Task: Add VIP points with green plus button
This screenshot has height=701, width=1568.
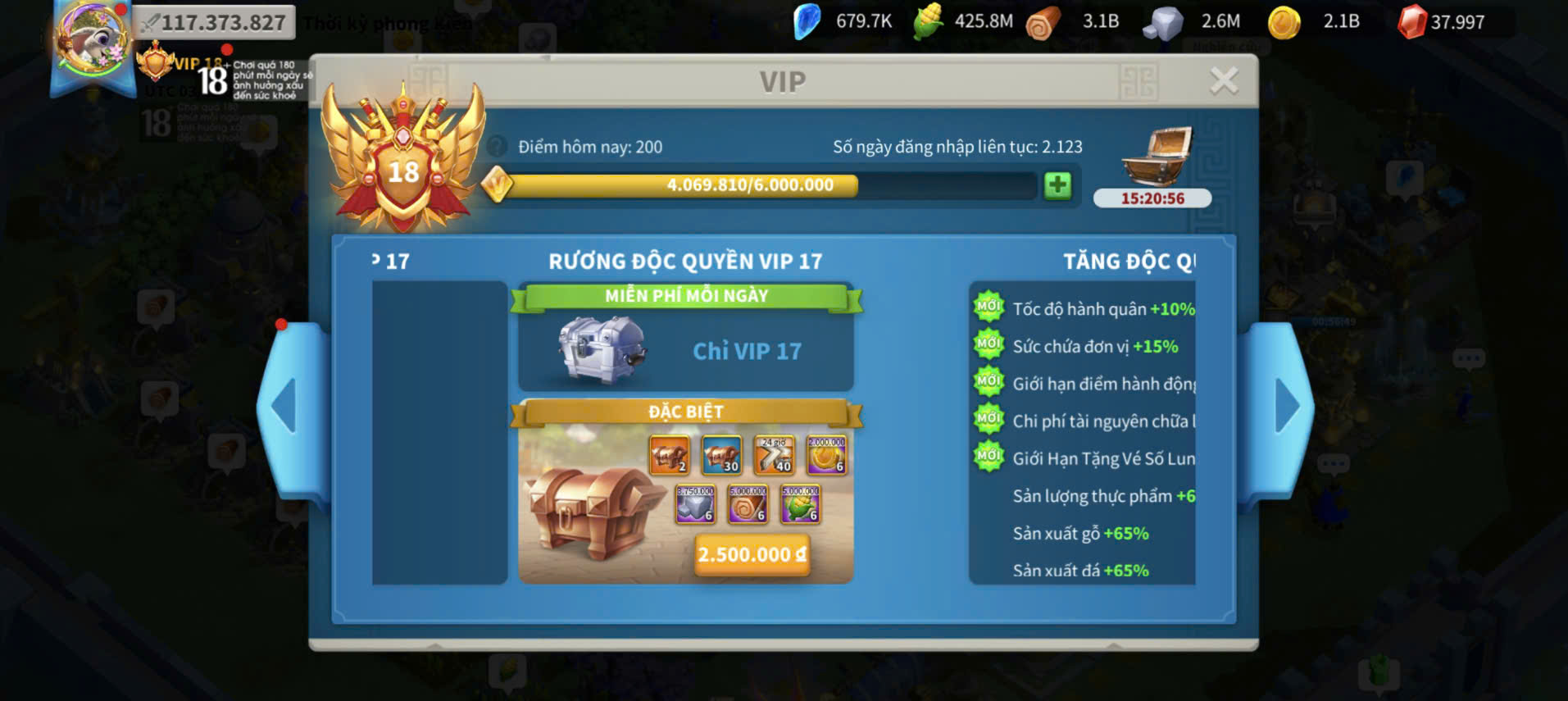Action: tap(1057, 185)
